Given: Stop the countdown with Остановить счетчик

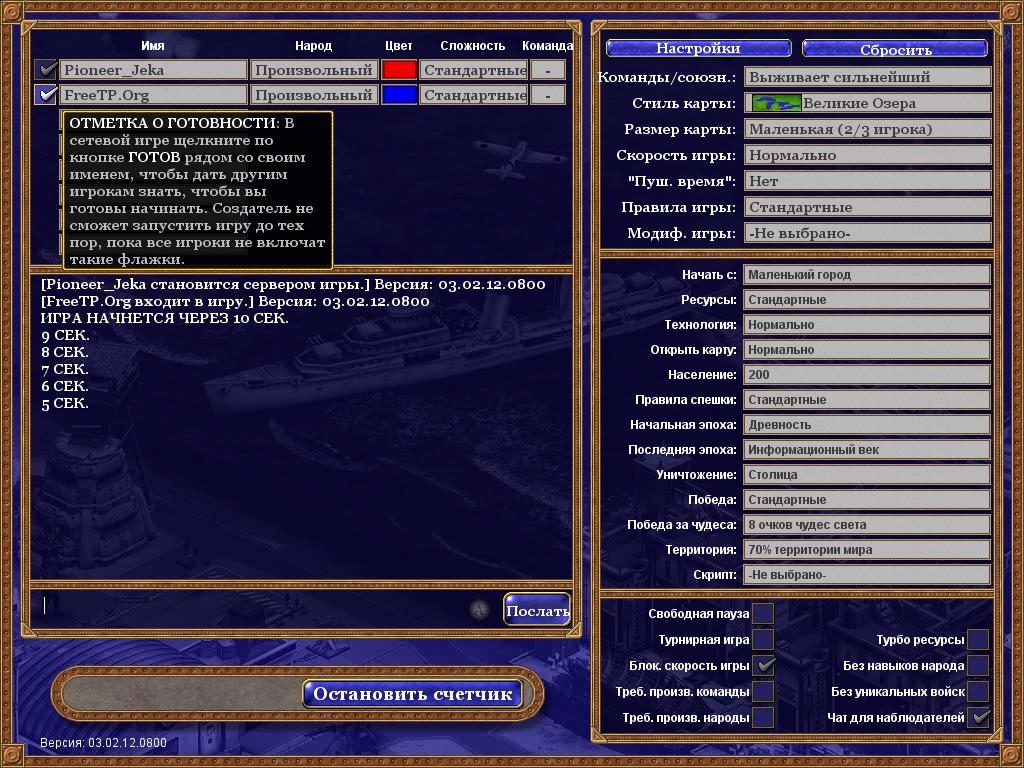Looking at the screenshot, I should (412, 694).
